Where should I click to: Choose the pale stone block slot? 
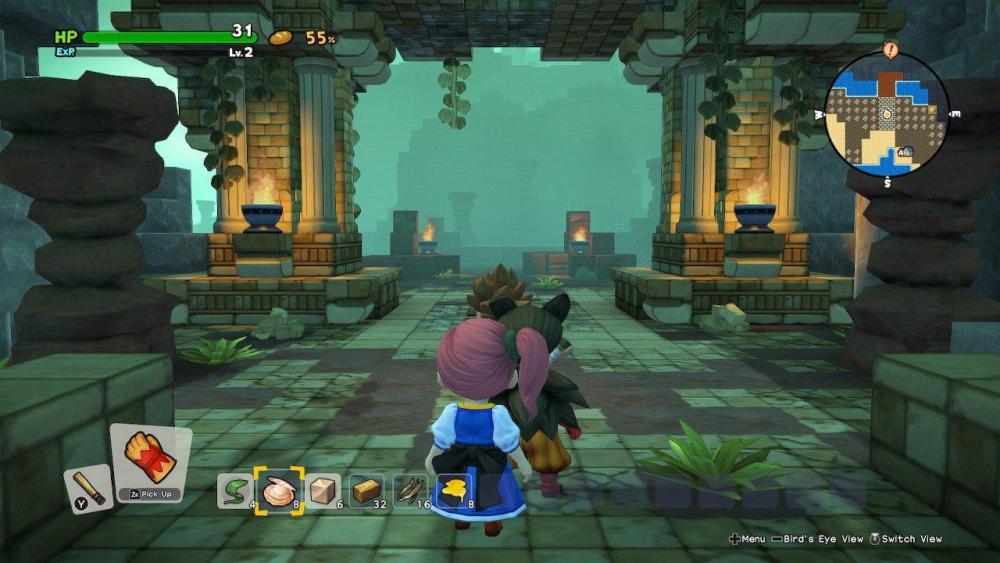322,491
